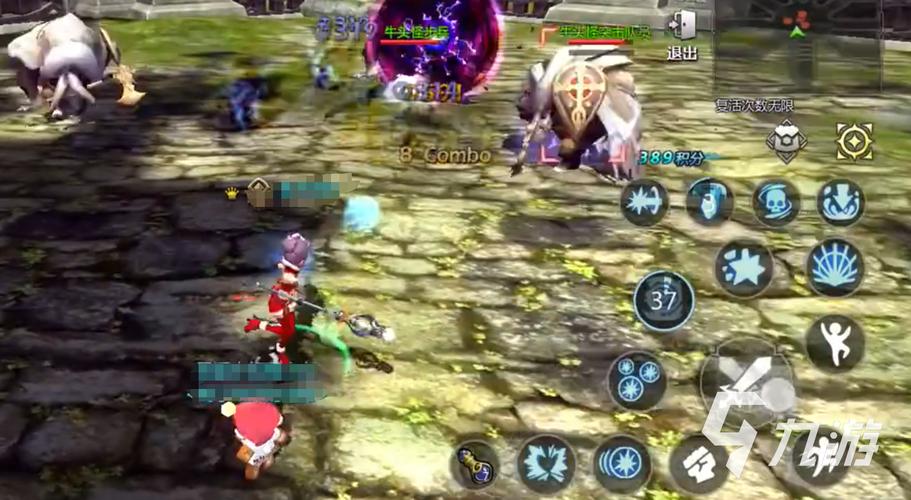The height and width of the screenshot is (500, 911).
Task: Activate the starburst slash skill
Action: (645, 203)
